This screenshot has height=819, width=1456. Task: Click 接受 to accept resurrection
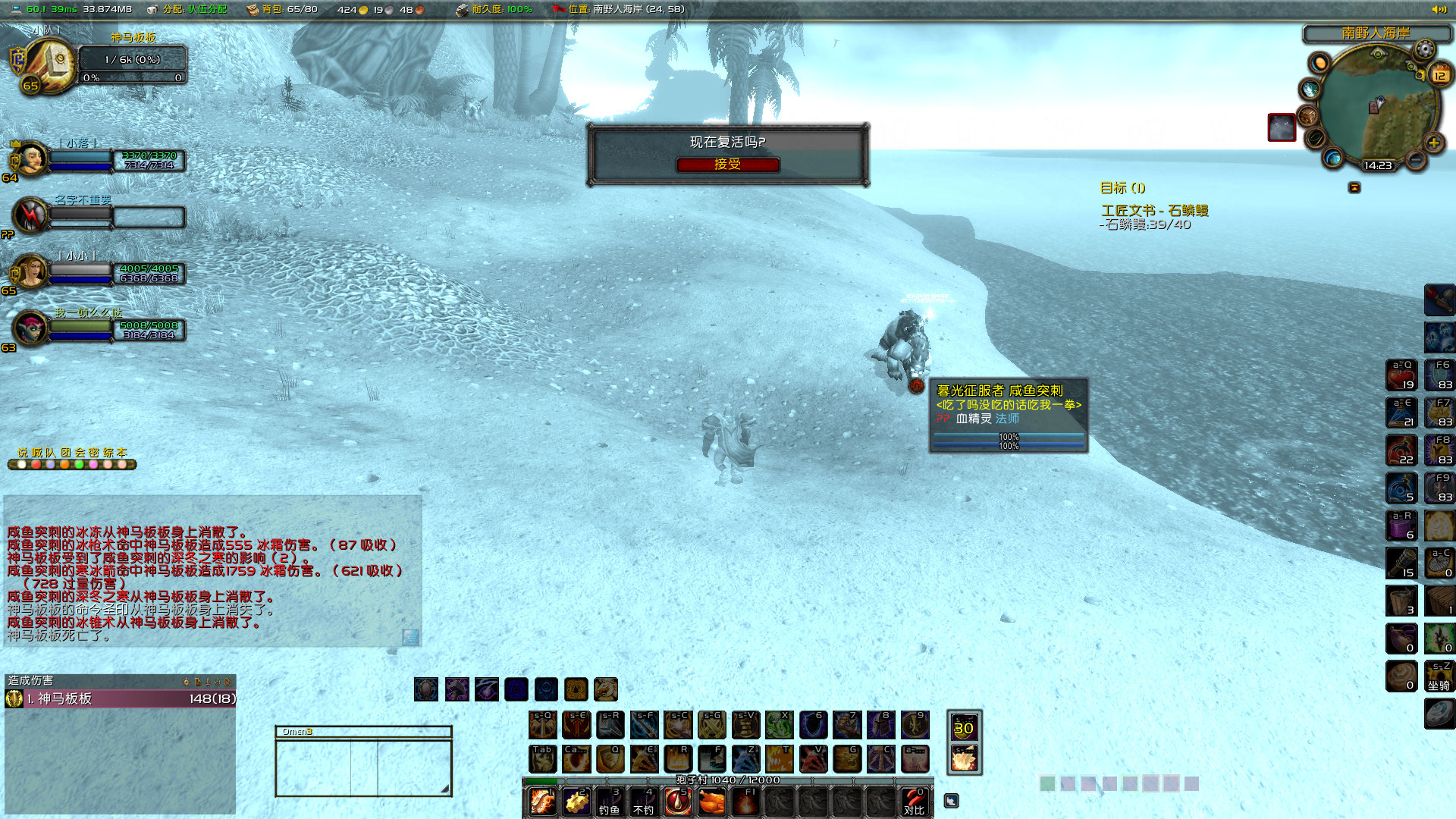(x=729, y=165)
